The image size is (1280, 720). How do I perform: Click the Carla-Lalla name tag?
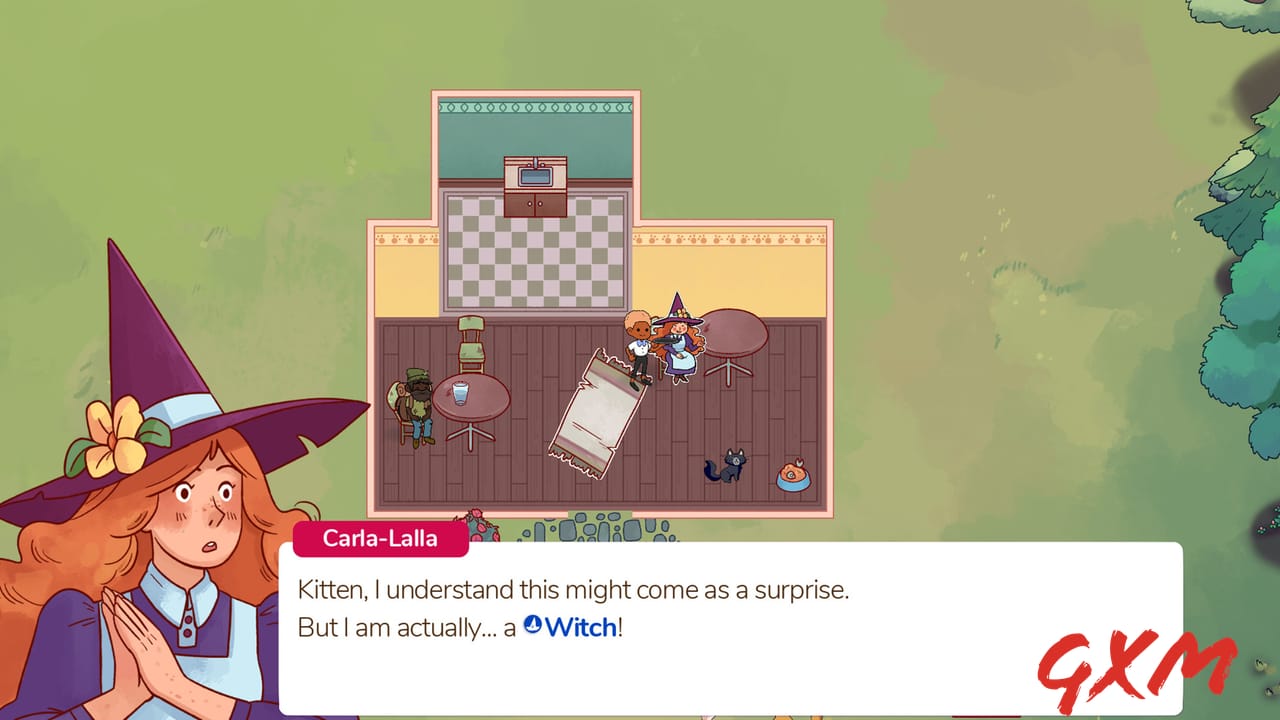pyautogui.click(x=380, y=538)
